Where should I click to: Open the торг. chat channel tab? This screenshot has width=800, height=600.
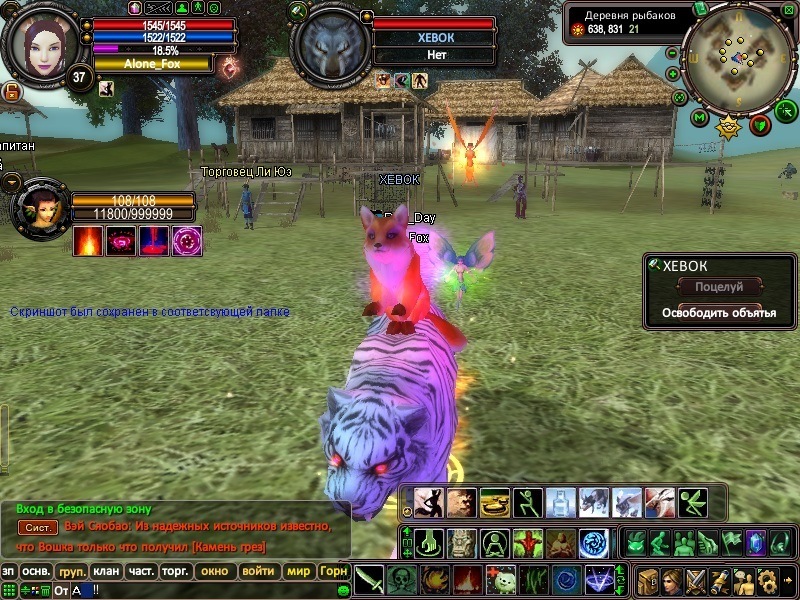tap(176, 572)
